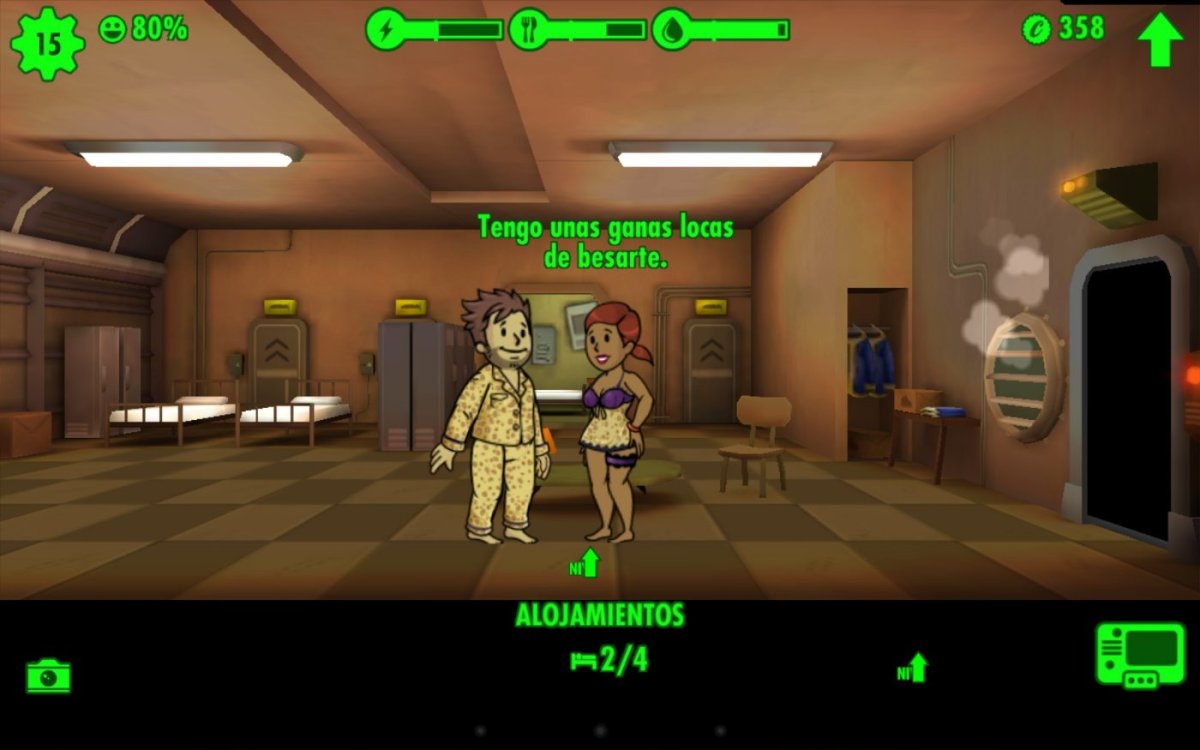Click the upgrade arrow in the black info bar
The image size is (1200, 750).
[x=913, y=668]
